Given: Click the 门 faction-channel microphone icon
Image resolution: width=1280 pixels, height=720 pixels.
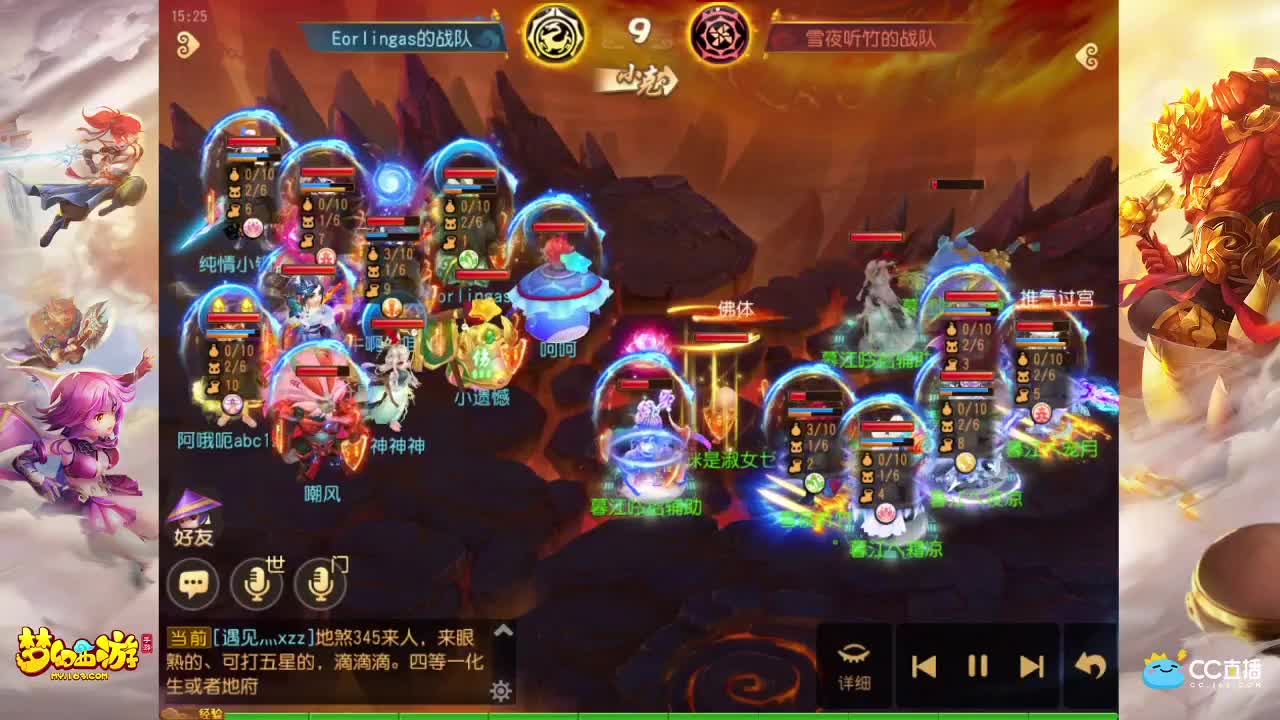Looking at the screenshot, I should pos(320,581).
